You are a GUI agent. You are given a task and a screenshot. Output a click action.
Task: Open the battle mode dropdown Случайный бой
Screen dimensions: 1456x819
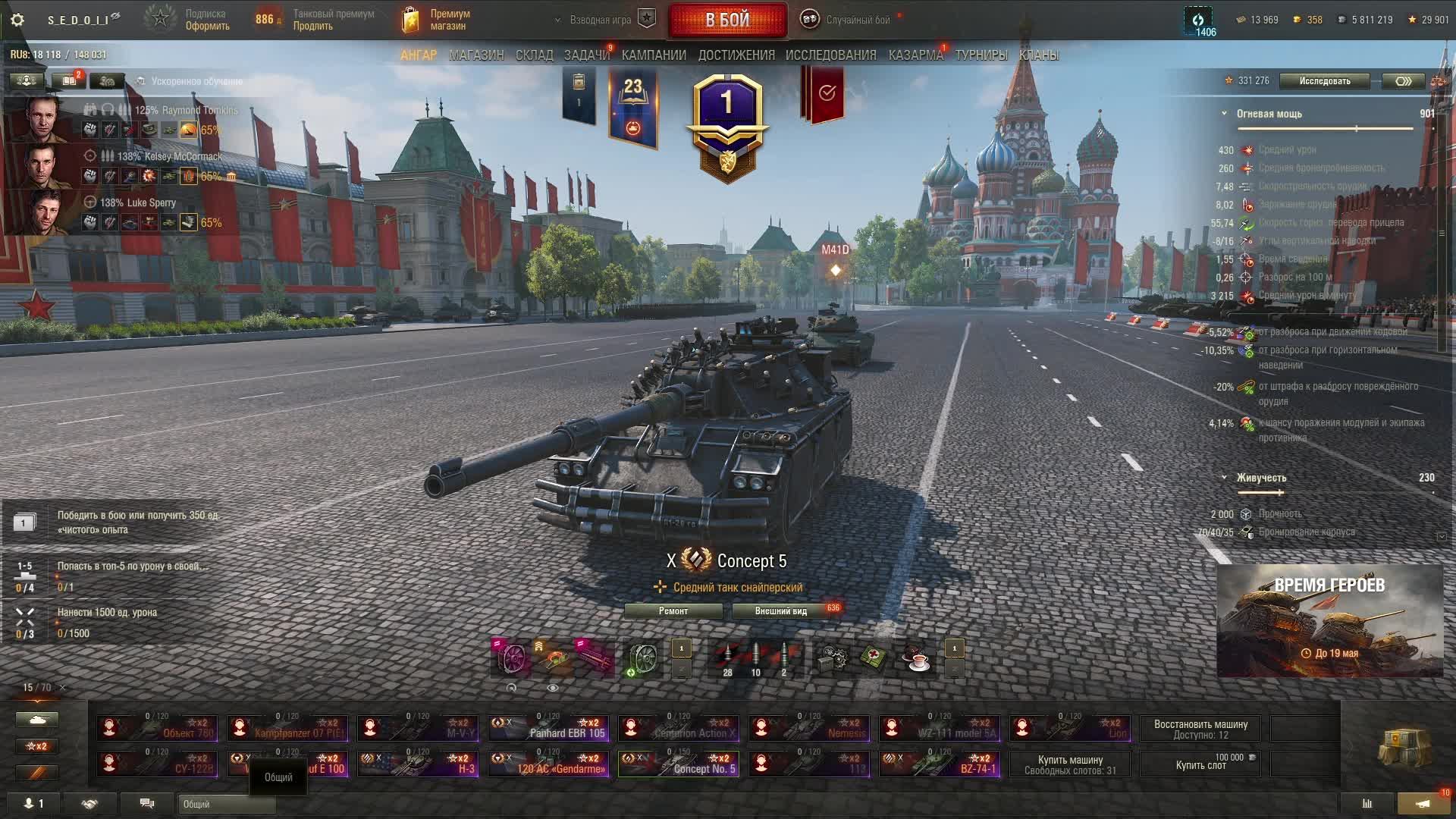[857, 20]
